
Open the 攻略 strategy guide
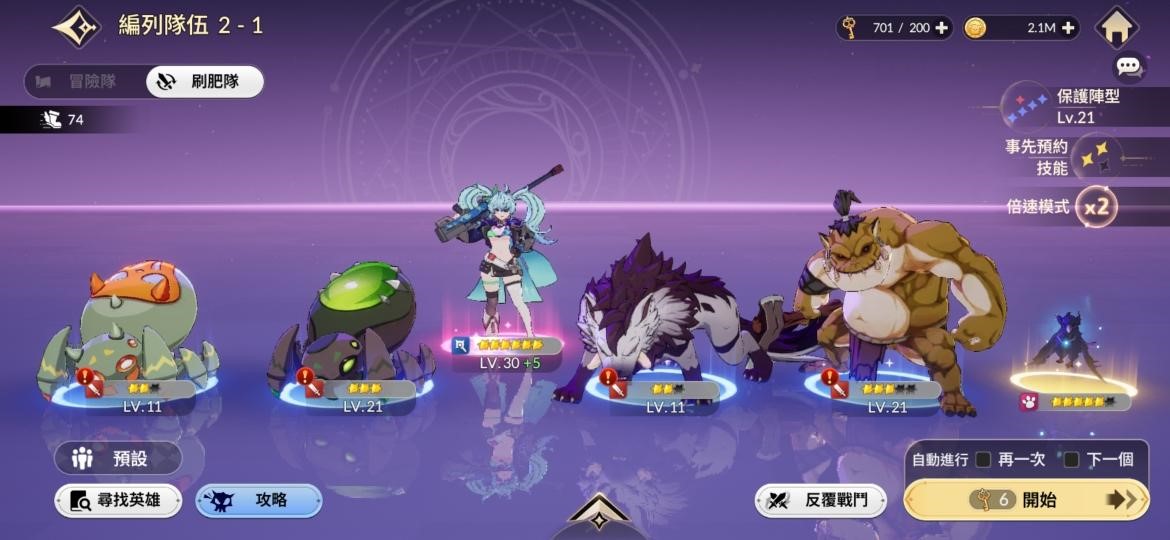[258, 500]
